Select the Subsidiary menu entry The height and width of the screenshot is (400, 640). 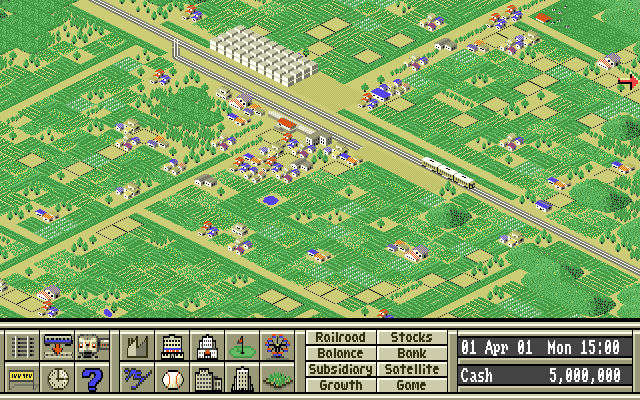point(340,369)
